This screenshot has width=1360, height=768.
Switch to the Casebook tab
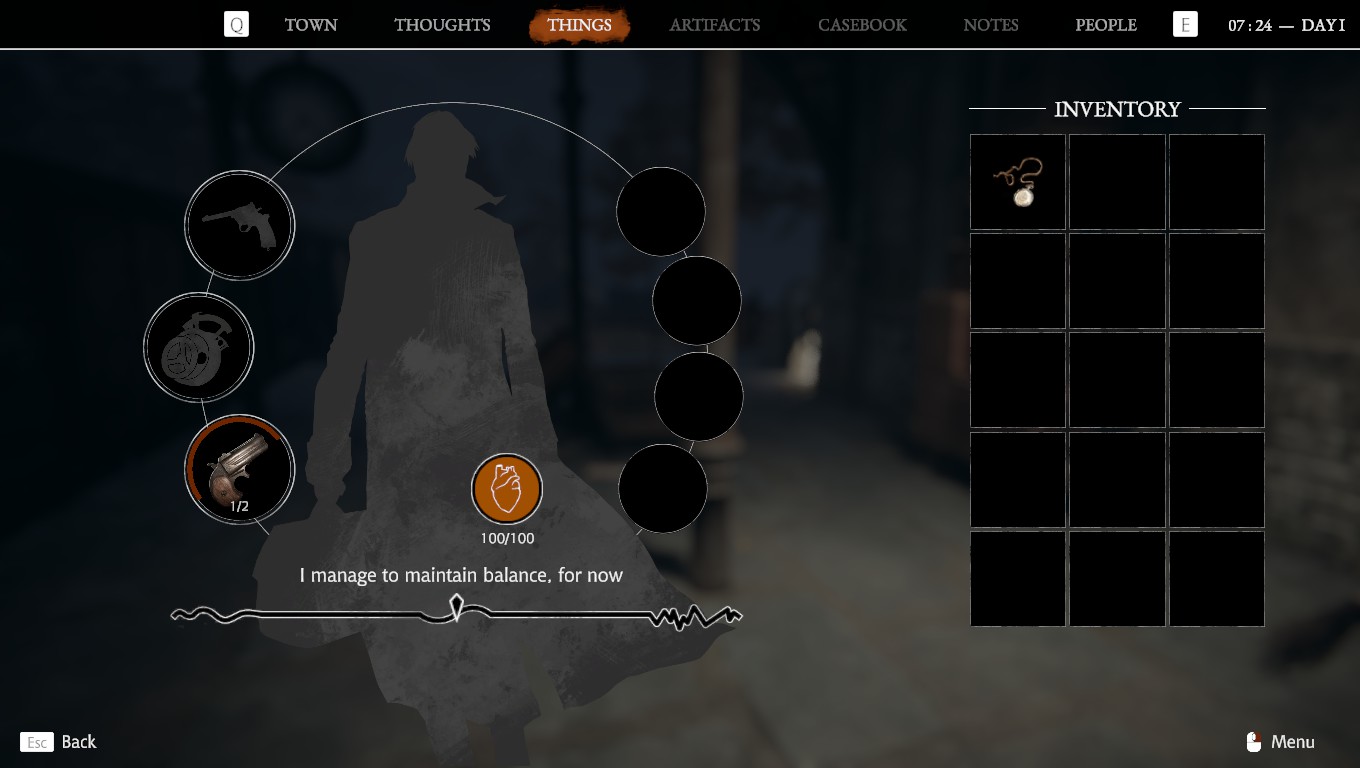pyautogui.click(x=862, y=25)
